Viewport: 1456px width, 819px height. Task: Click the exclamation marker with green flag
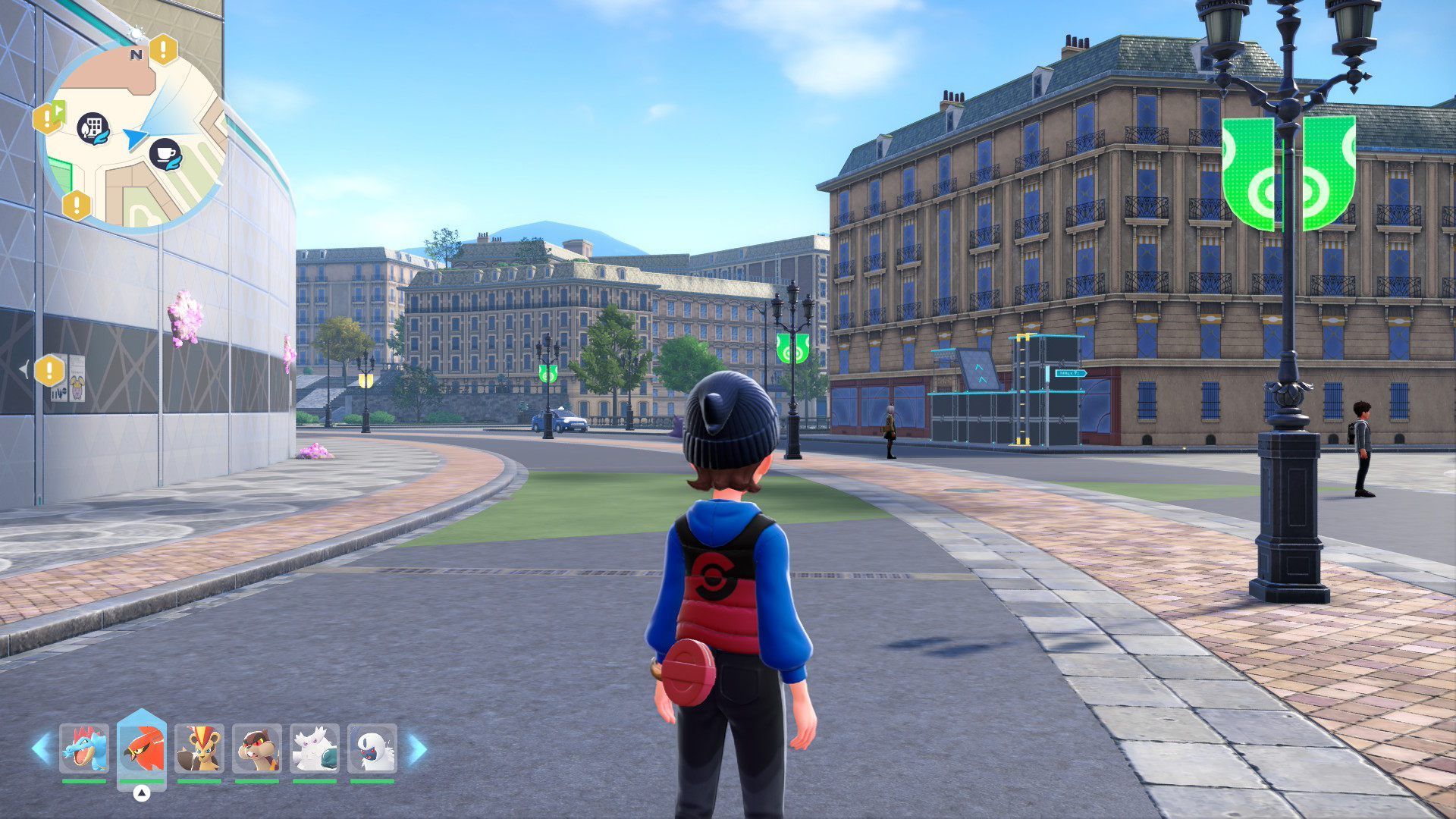(49, 118)
